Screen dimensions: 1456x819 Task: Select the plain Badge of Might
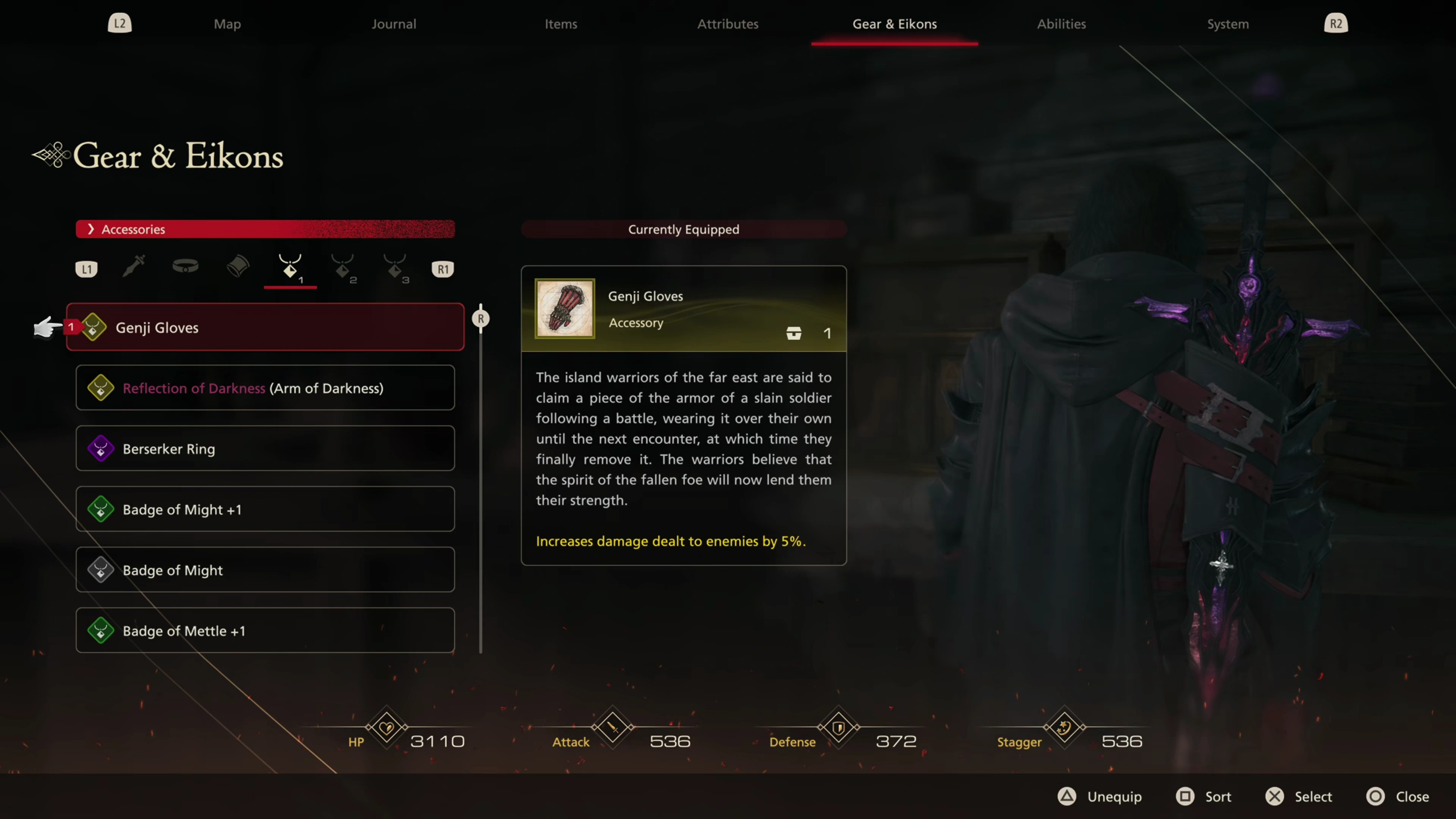pos(265,570)
